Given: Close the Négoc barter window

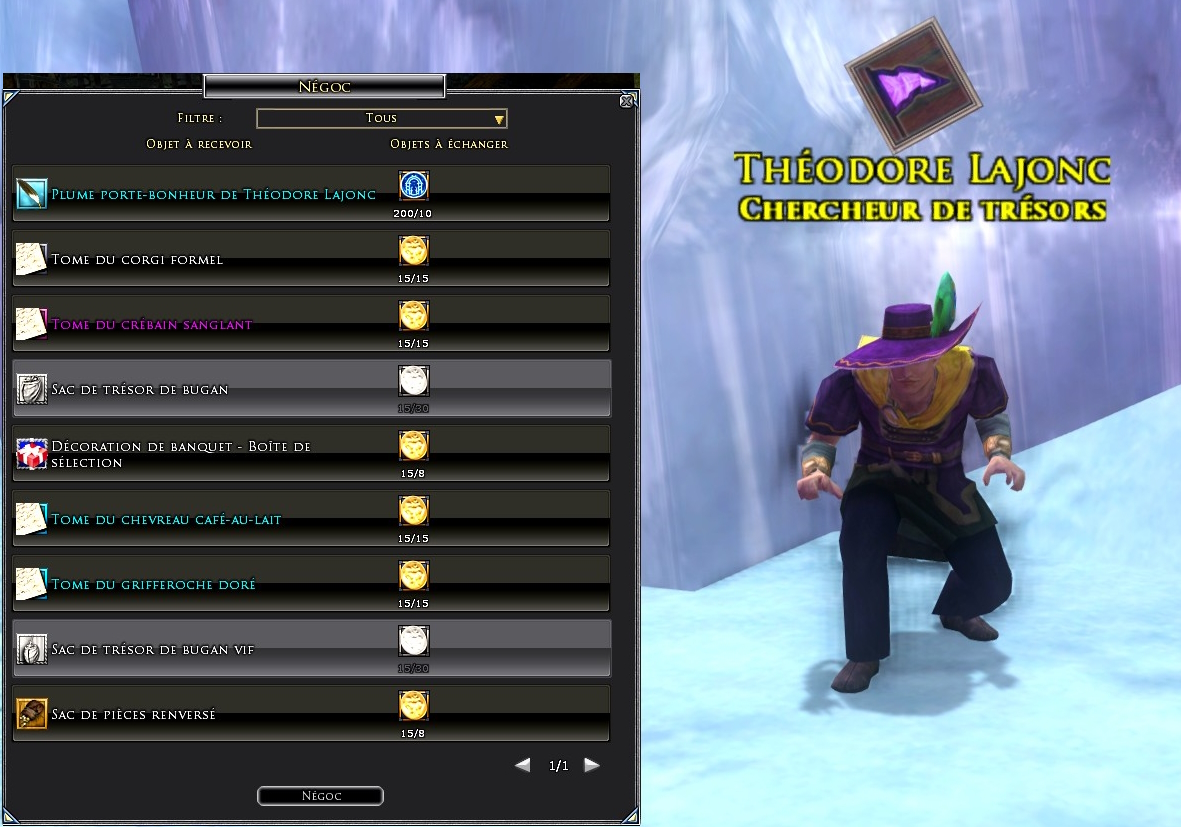Looking at the screenshot, I should [626, 100].
